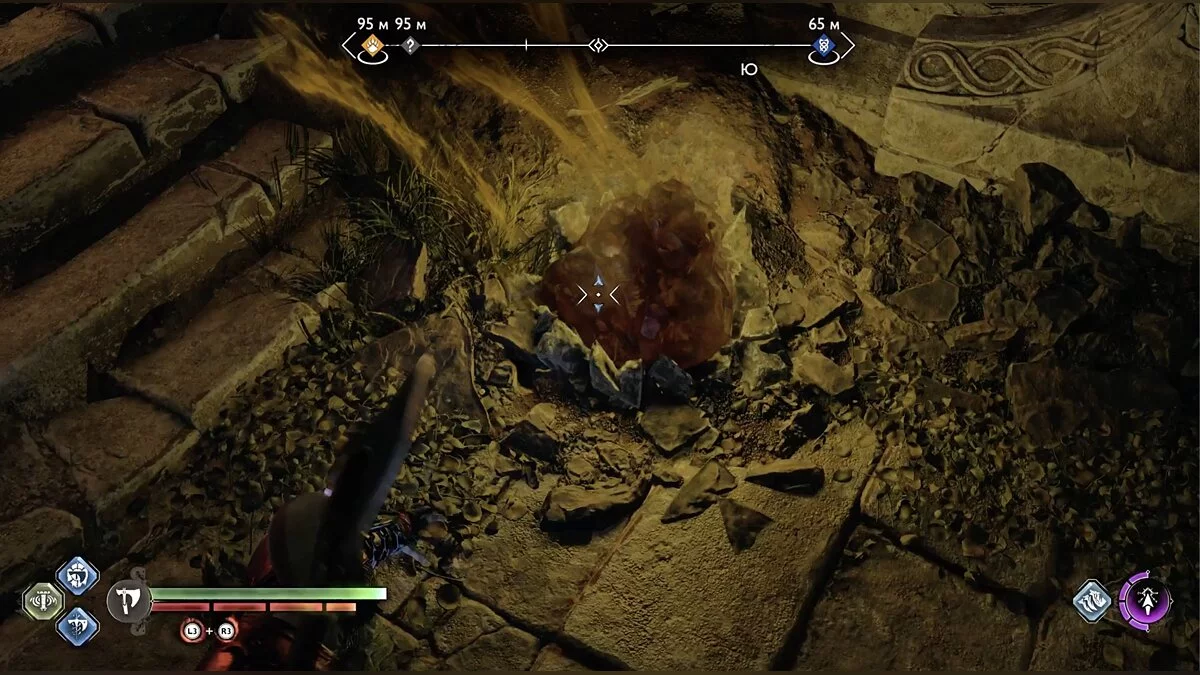Select the Leviathan Axe weapon icon
This screenshot has height=675, width=1200.
coord(128,601)
